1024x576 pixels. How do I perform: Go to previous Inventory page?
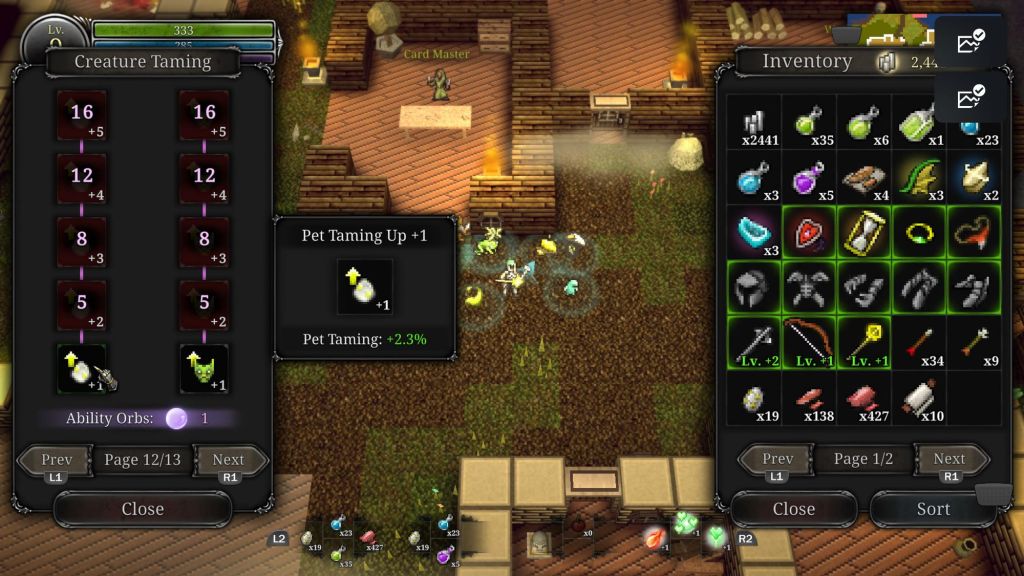click(777, 459)
